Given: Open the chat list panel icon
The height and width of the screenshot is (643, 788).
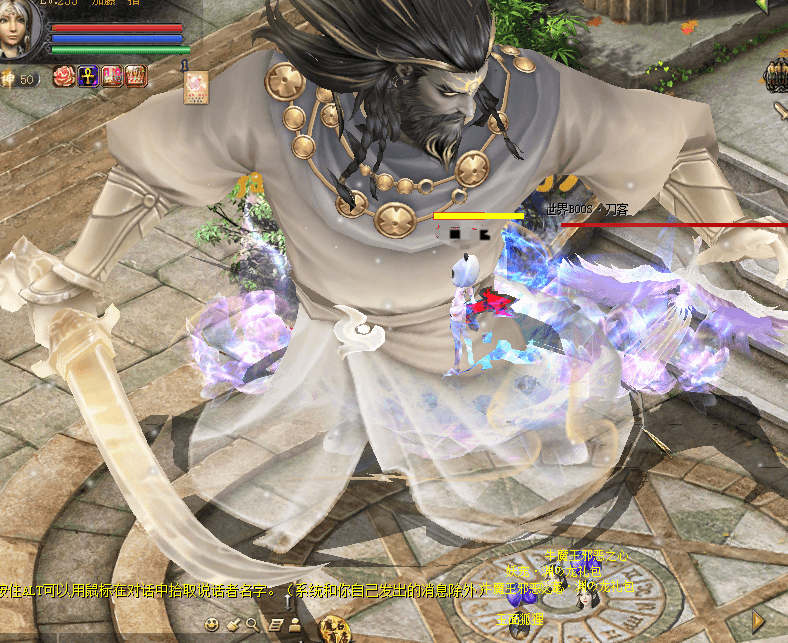Looking at the screenshot, I should 275,625.
